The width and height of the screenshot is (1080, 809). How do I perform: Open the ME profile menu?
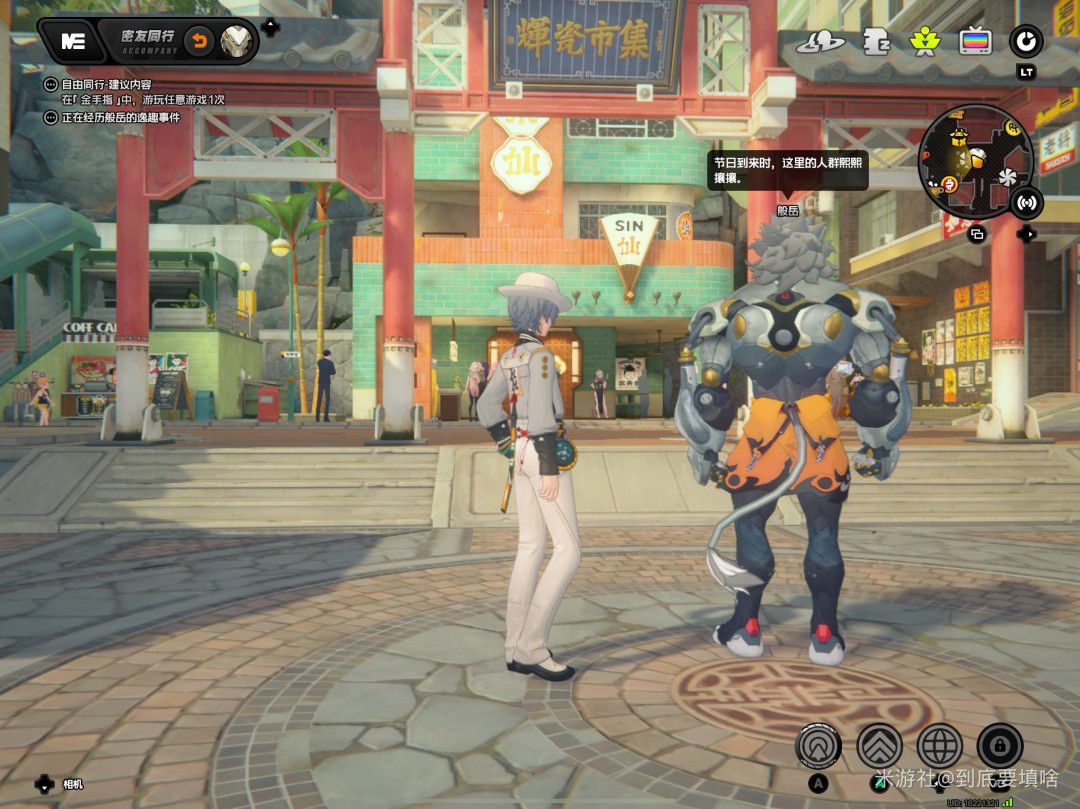[72, 41]
